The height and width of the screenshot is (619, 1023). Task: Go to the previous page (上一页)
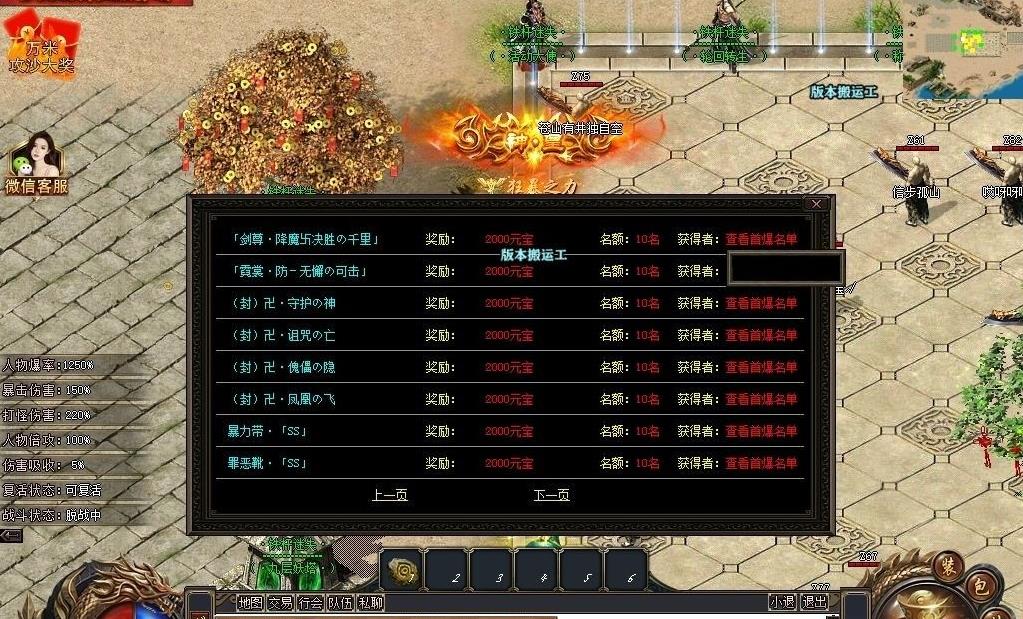click(x=389, y=495)
